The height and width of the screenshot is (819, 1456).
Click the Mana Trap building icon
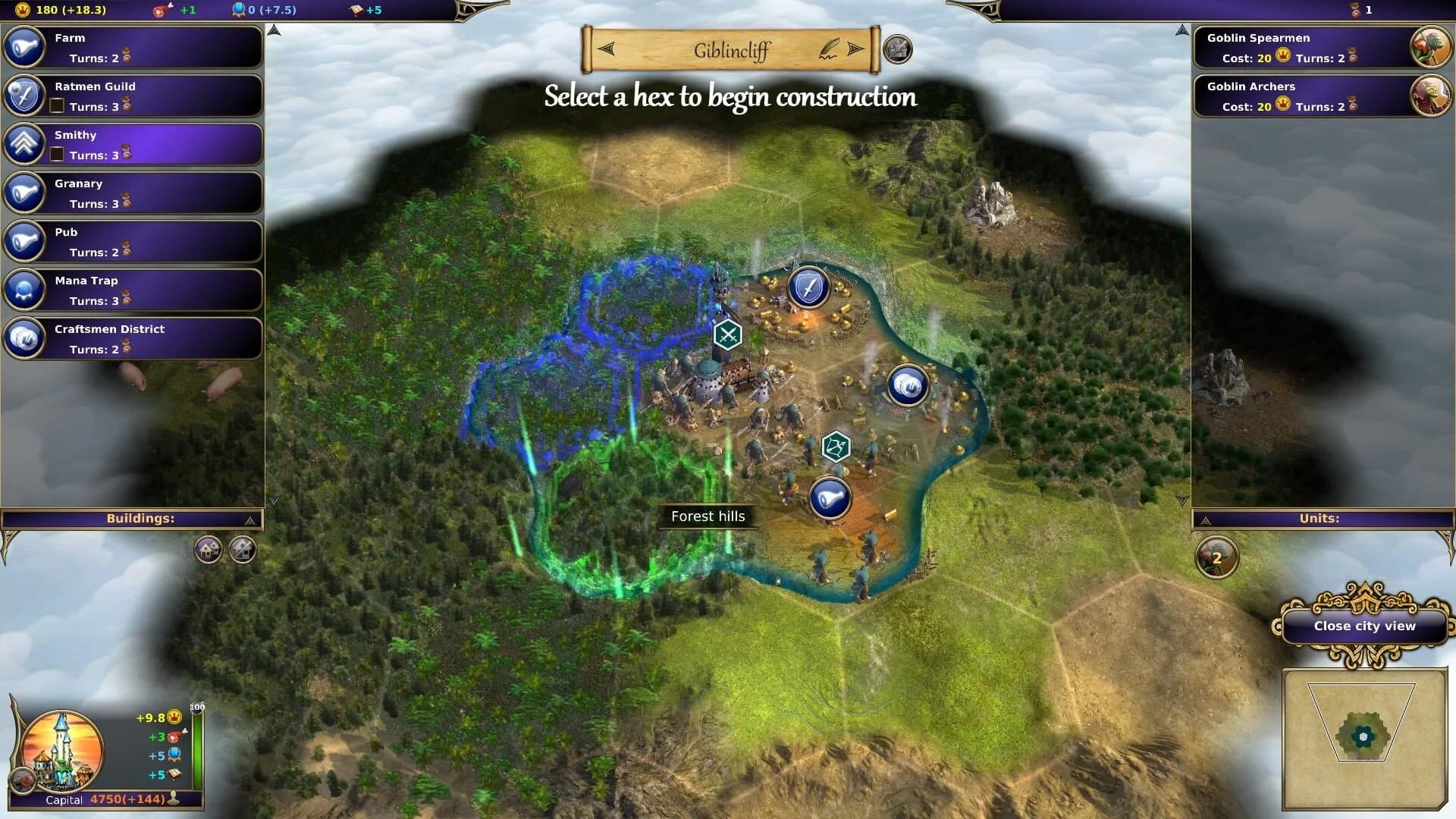(x=27, y=290)
